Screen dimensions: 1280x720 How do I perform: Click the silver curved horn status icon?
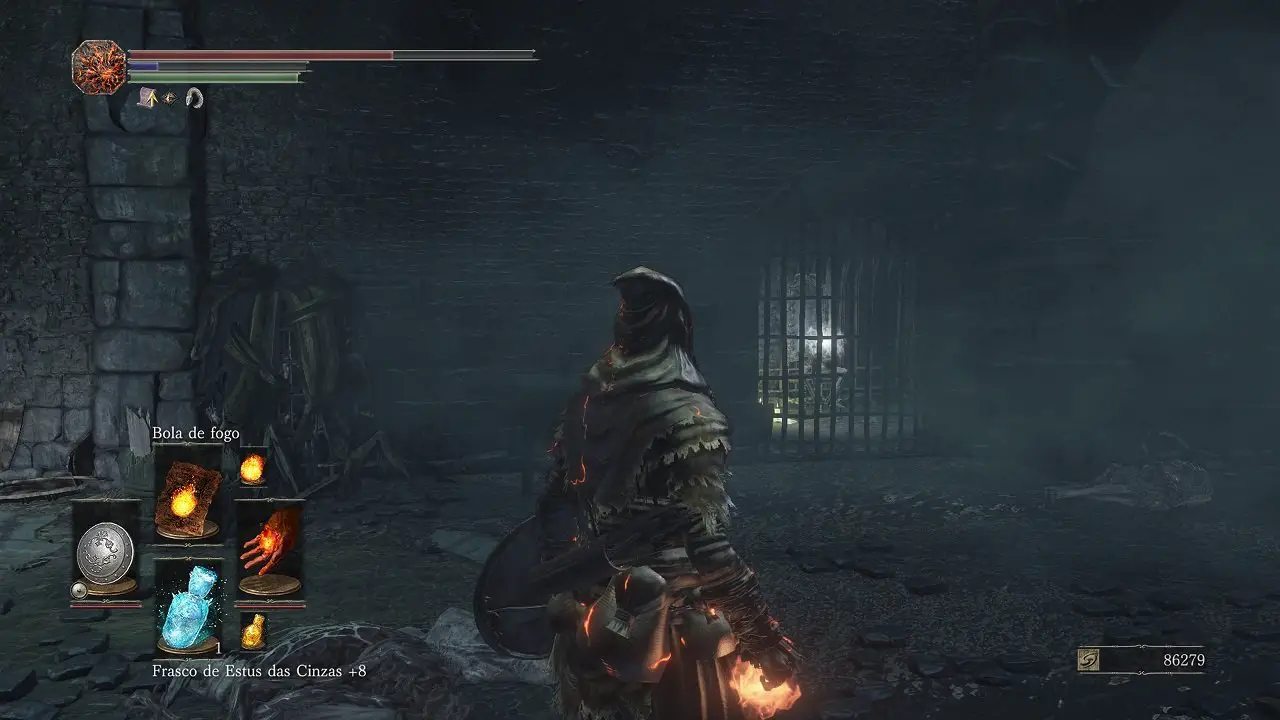pyautogui.click(x=194, y=97)
